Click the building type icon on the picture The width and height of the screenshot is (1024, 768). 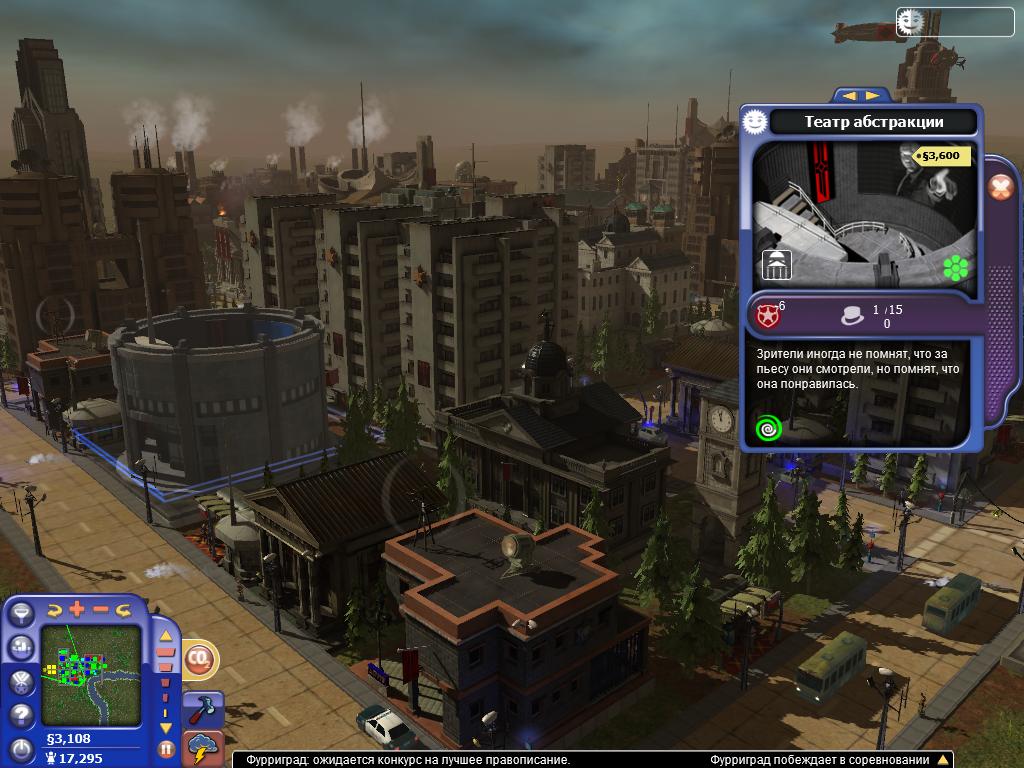point(777,265)
